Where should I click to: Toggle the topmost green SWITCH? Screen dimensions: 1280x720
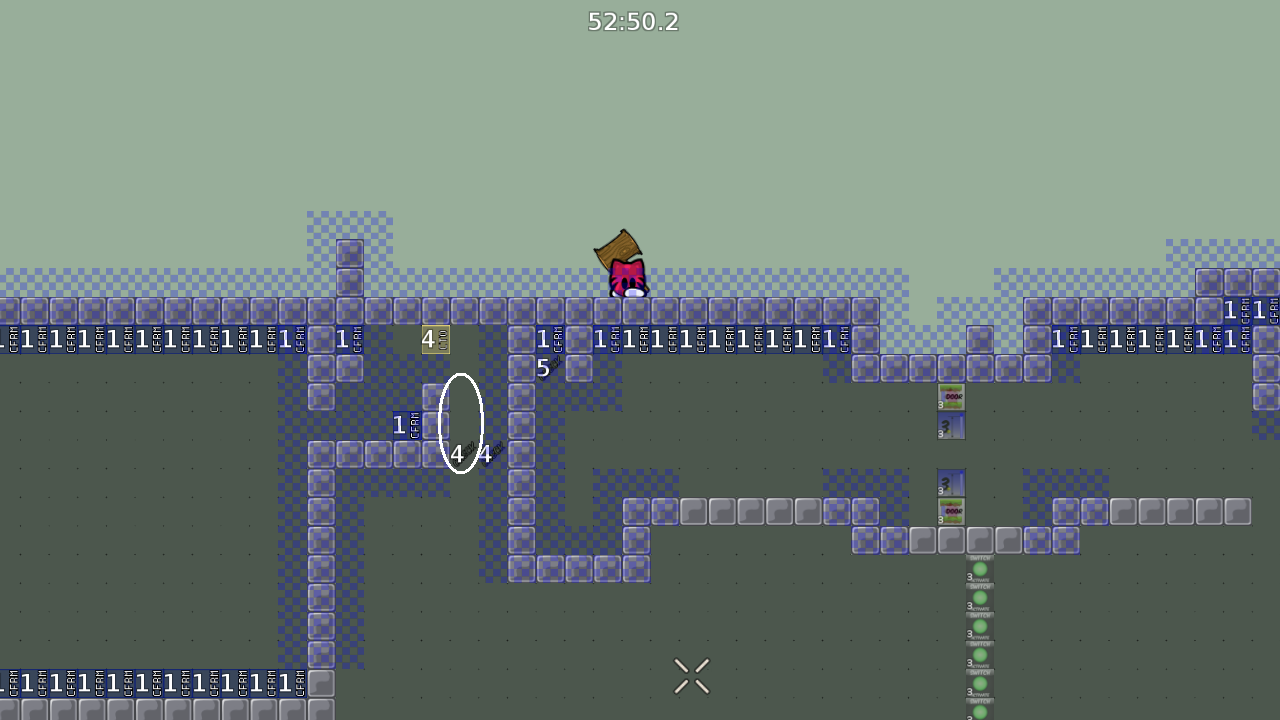pos(979,568)
